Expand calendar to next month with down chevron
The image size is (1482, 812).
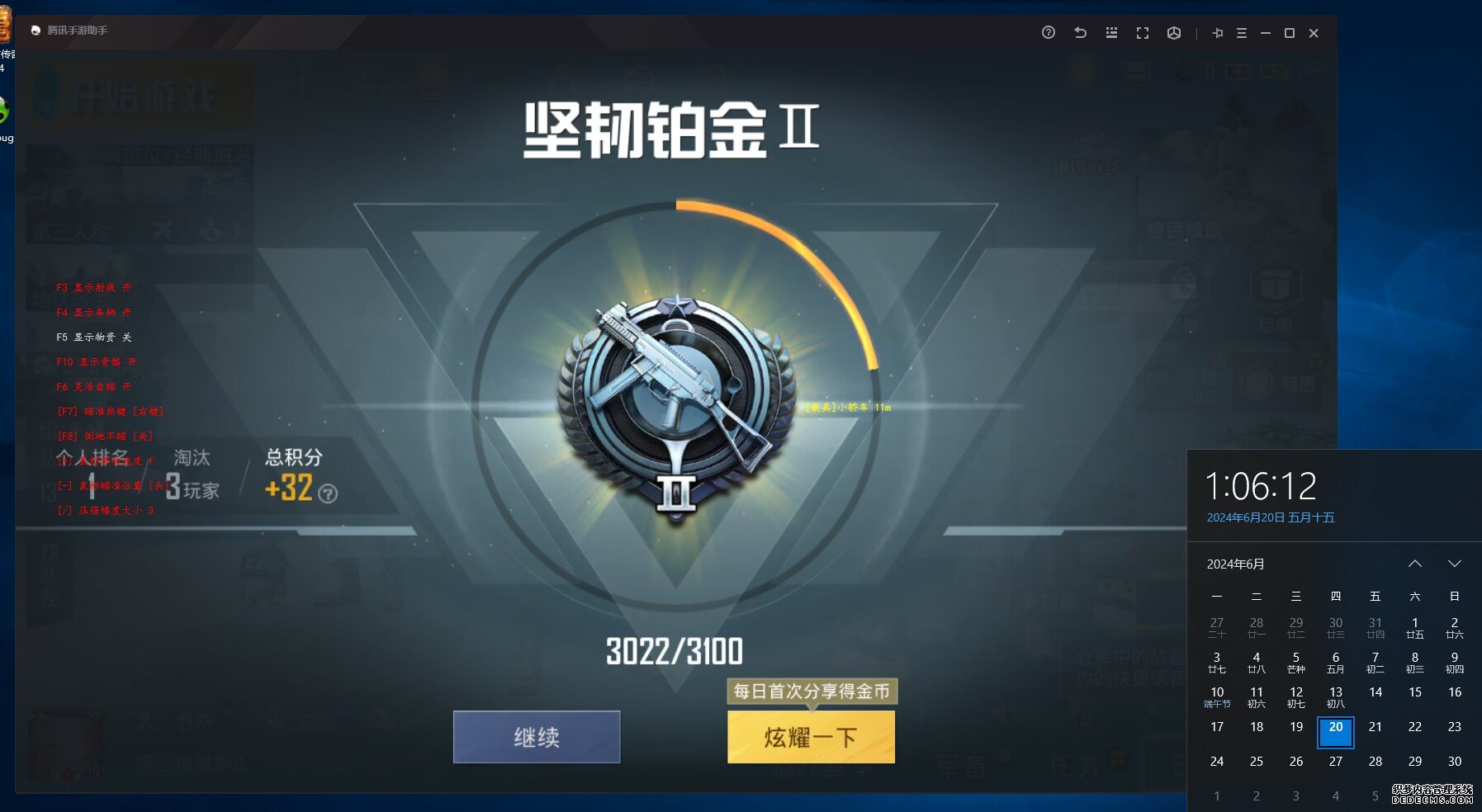pyautogui.click(x=1456, y=564)
